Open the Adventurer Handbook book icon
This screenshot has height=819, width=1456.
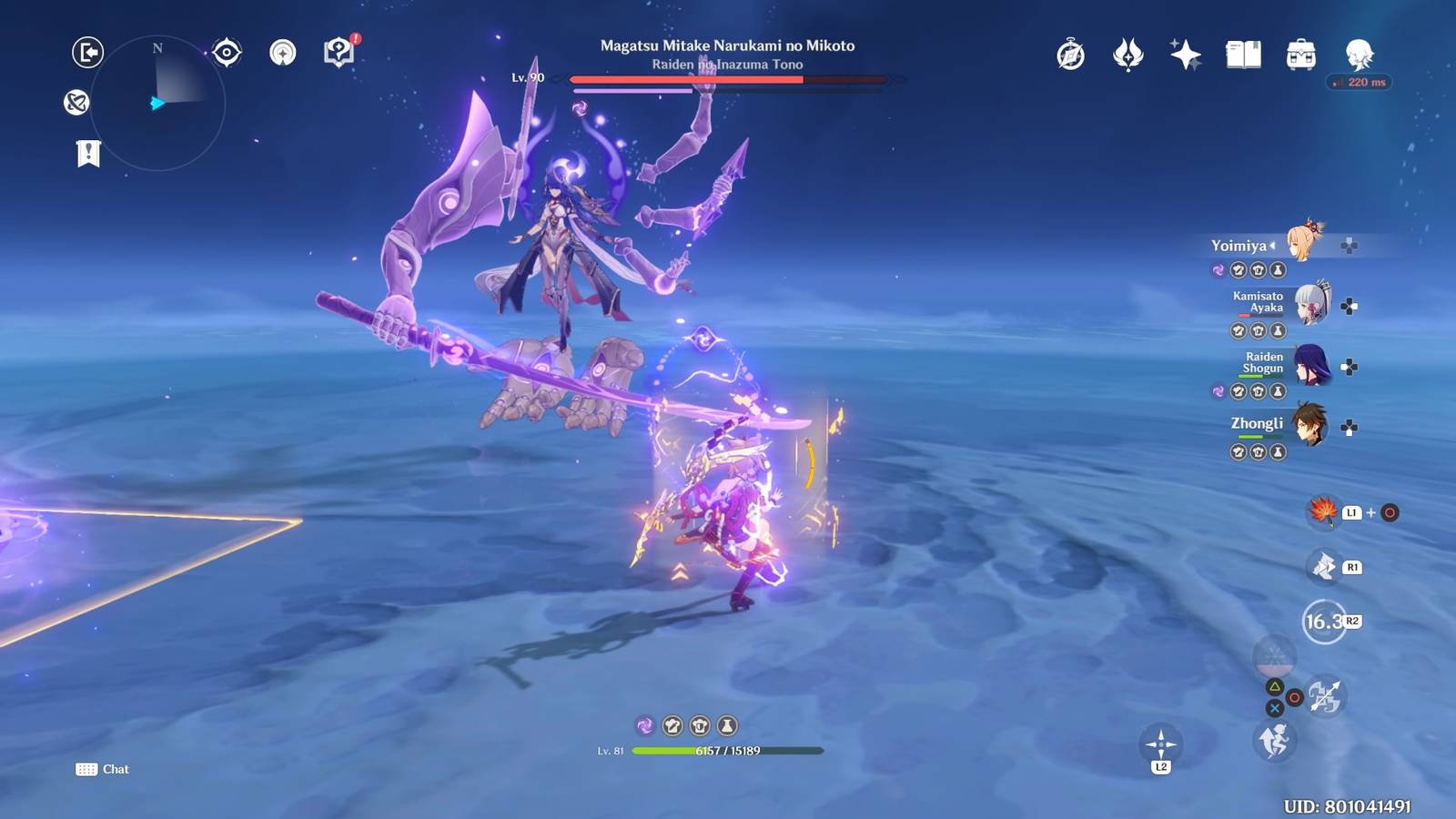pos(1241,56)
